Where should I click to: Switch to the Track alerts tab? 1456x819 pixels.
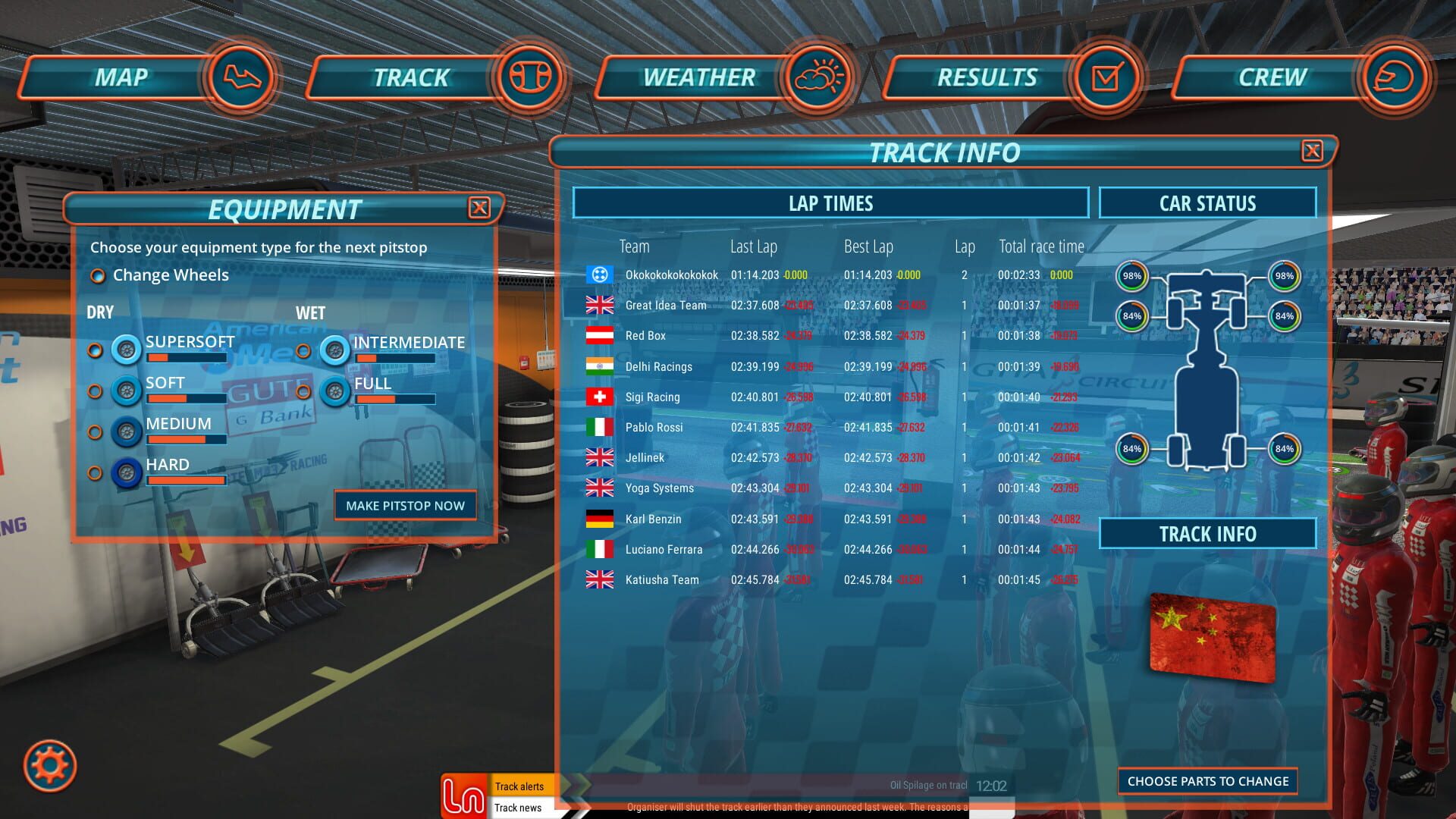(x=519, y=786)
